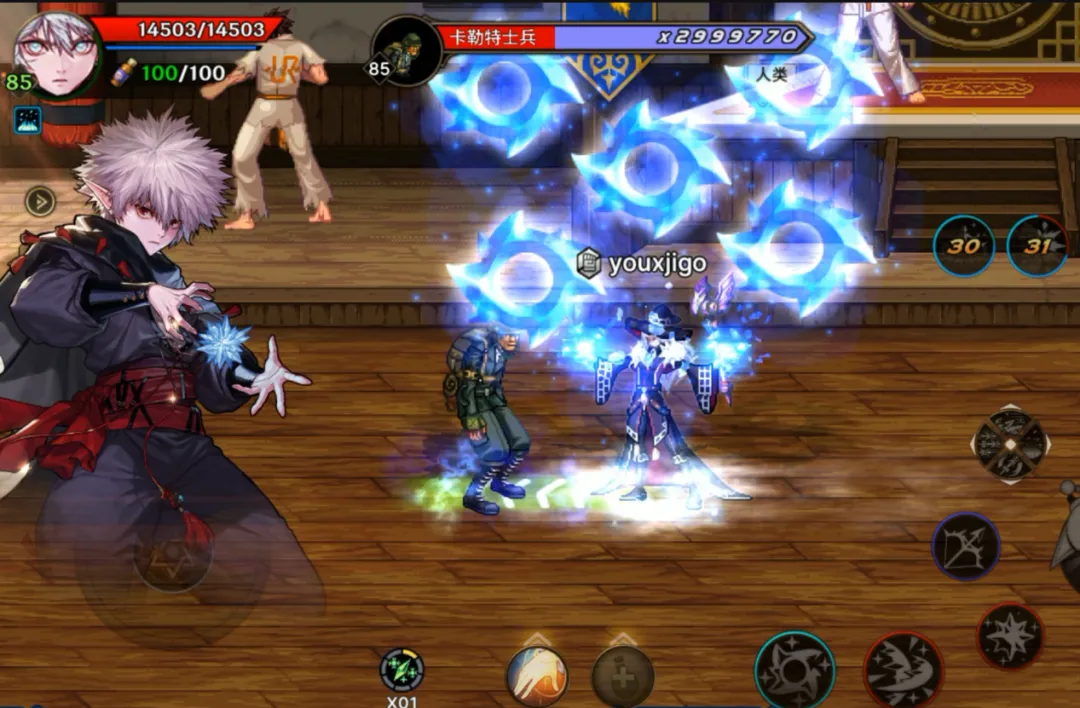
Task: Expand the side panel arrow button
Action: tap(40, 202)
